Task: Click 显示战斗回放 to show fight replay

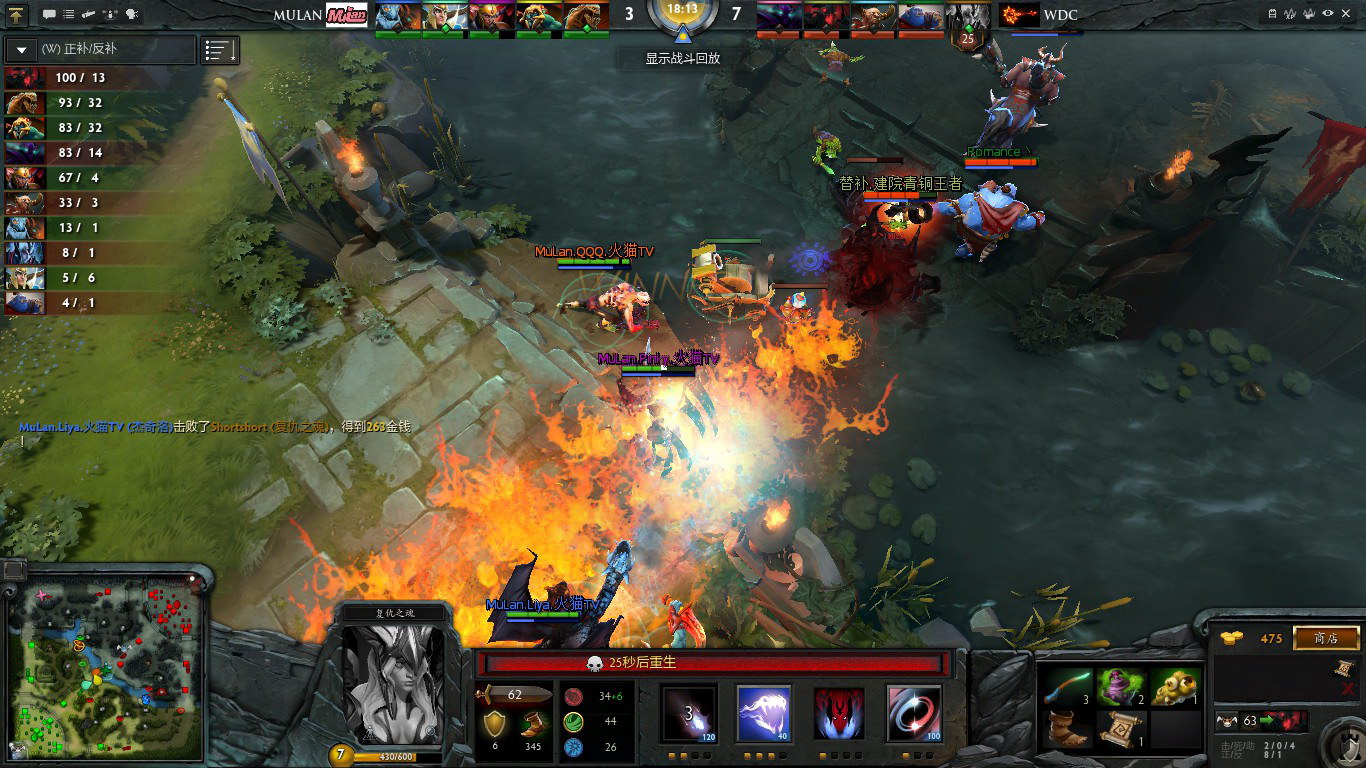Action: (682, 58)
